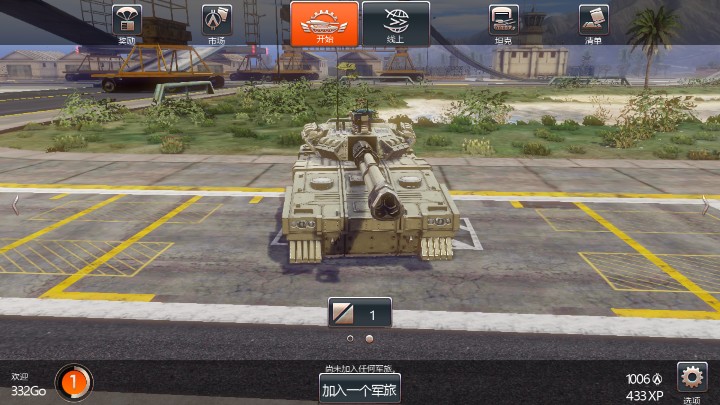The image size is (720, 405).
Task: Click the orange level 1 player badge
Action: click(x=73, y=381)
